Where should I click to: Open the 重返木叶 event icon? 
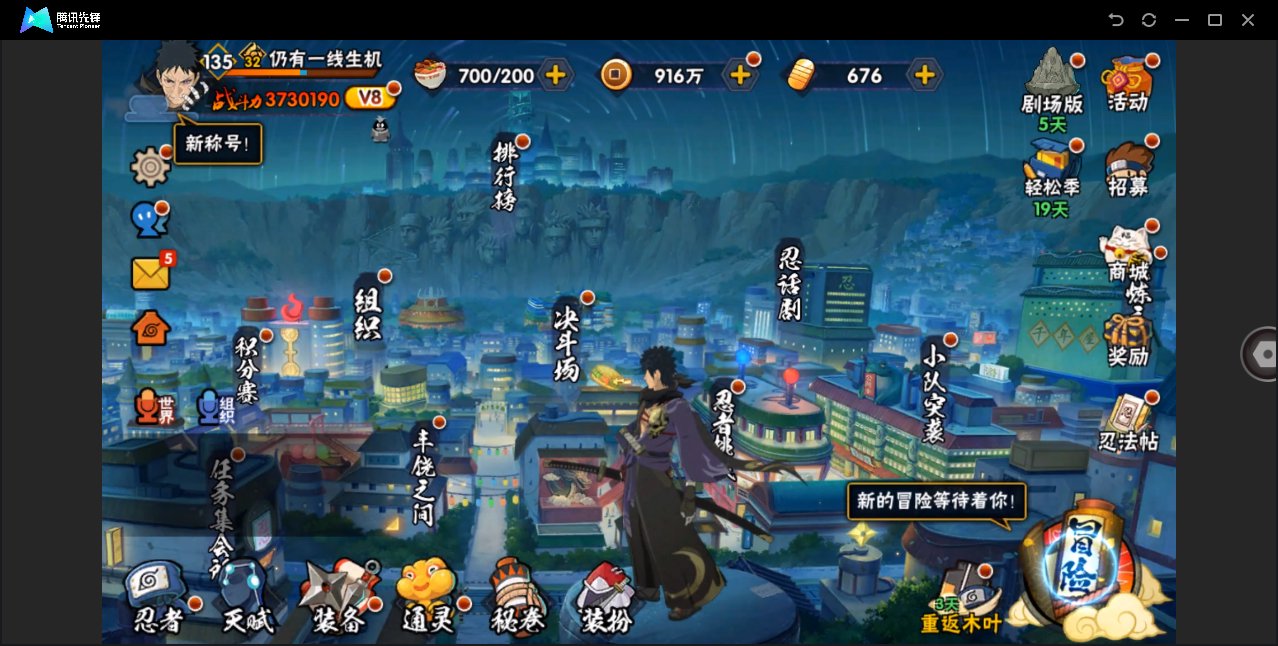coord(962,600)
